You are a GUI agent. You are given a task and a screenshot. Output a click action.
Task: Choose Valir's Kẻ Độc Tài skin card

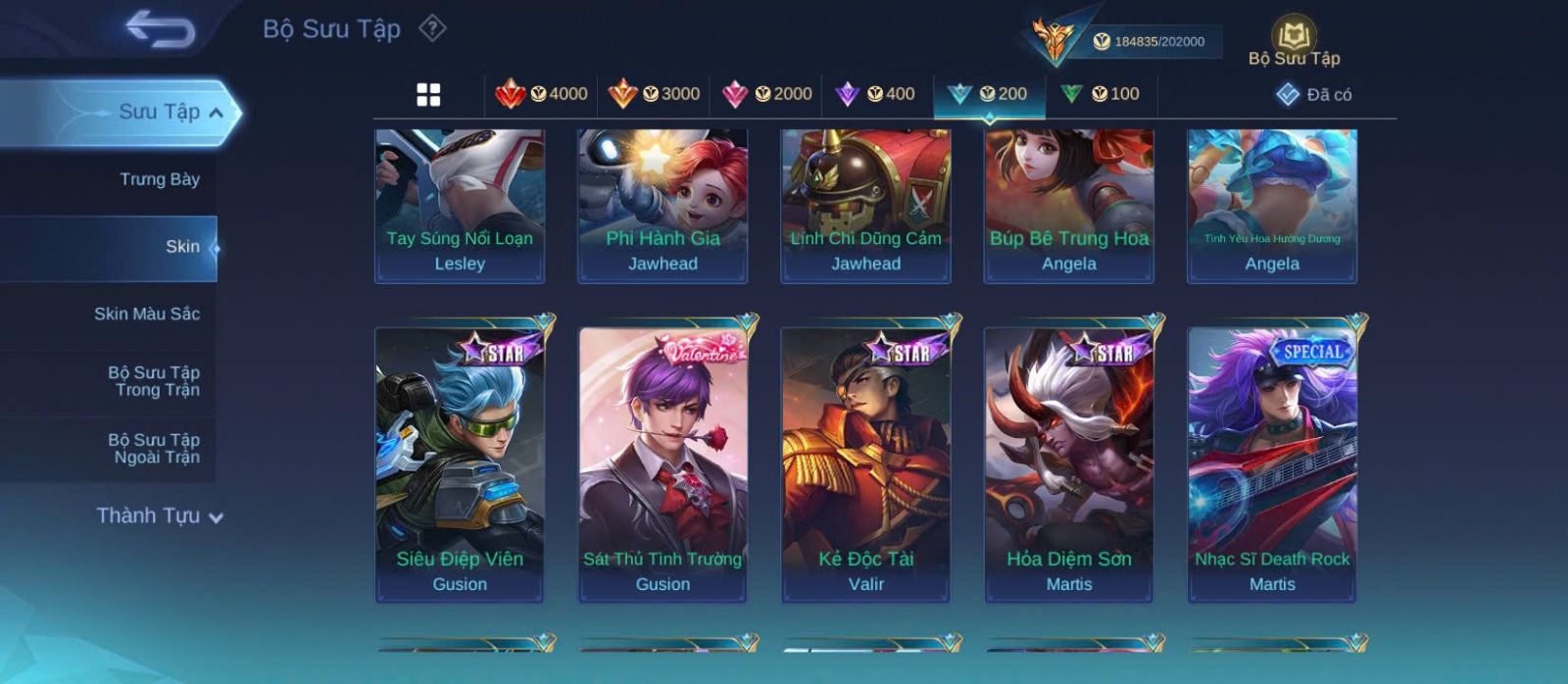[x=865, y=463]
